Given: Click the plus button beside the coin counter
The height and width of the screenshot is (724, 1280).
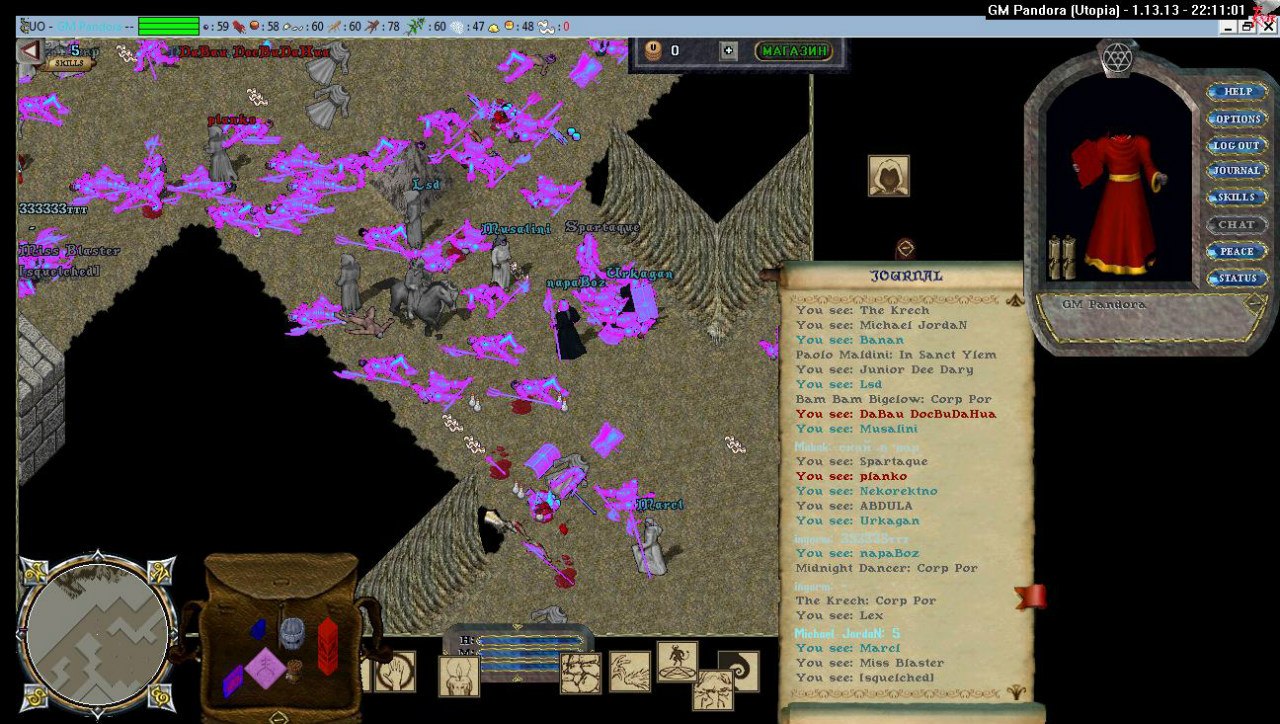Looking at the screenshot, I should [x=728, y=51].
